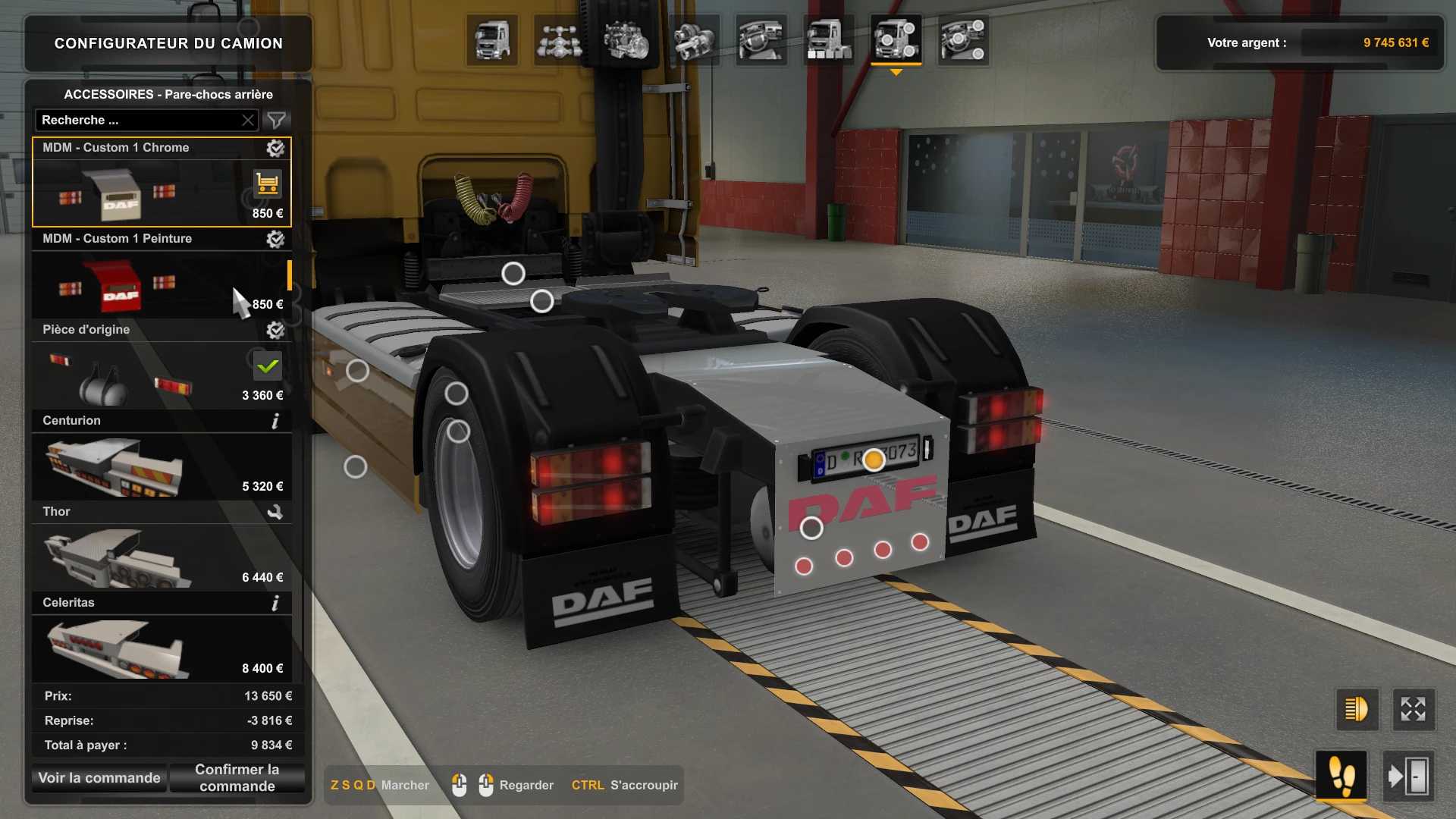
Task: Activate the four-arrows fullscreen view button
Action: (1413, 710)
